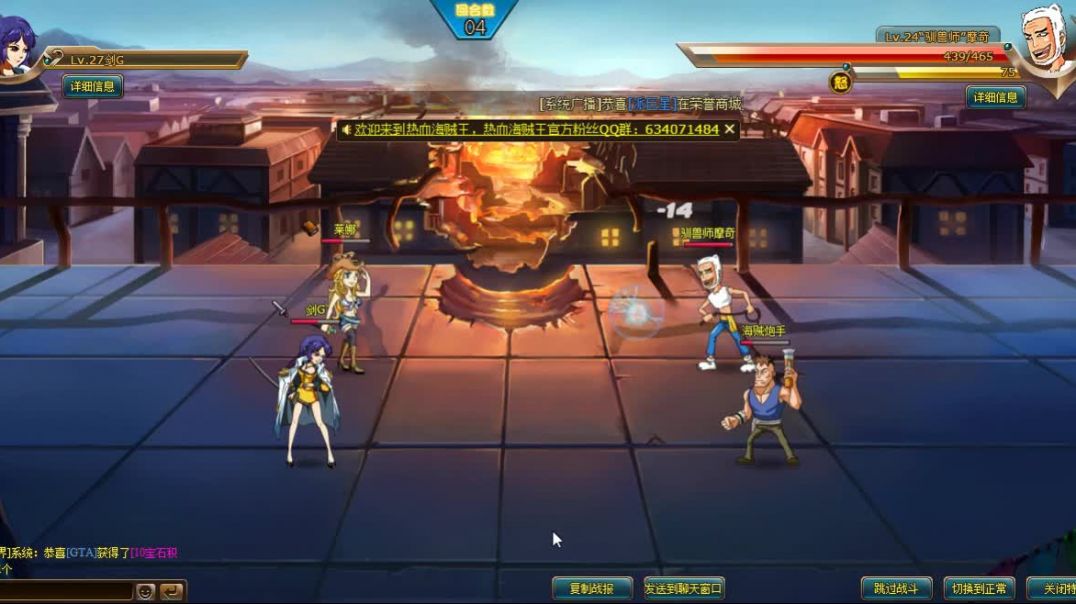Click the enemy 摩奇's white-haired avatar portrait
Viewport: 1076px width, 604px height.
tap(1045, 41)
